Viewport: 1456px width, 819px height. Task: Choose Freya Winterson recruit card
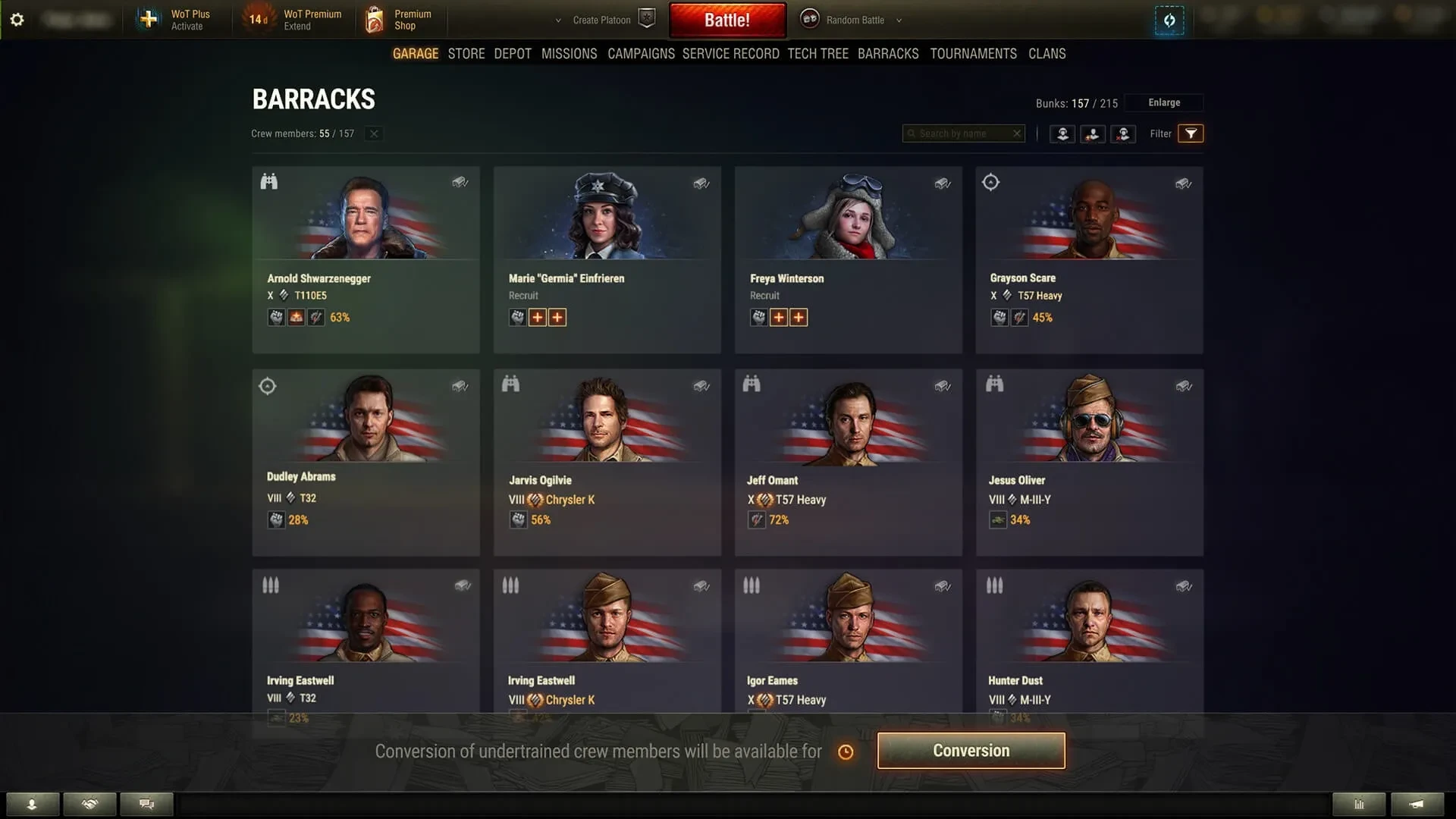coord(848,259)
